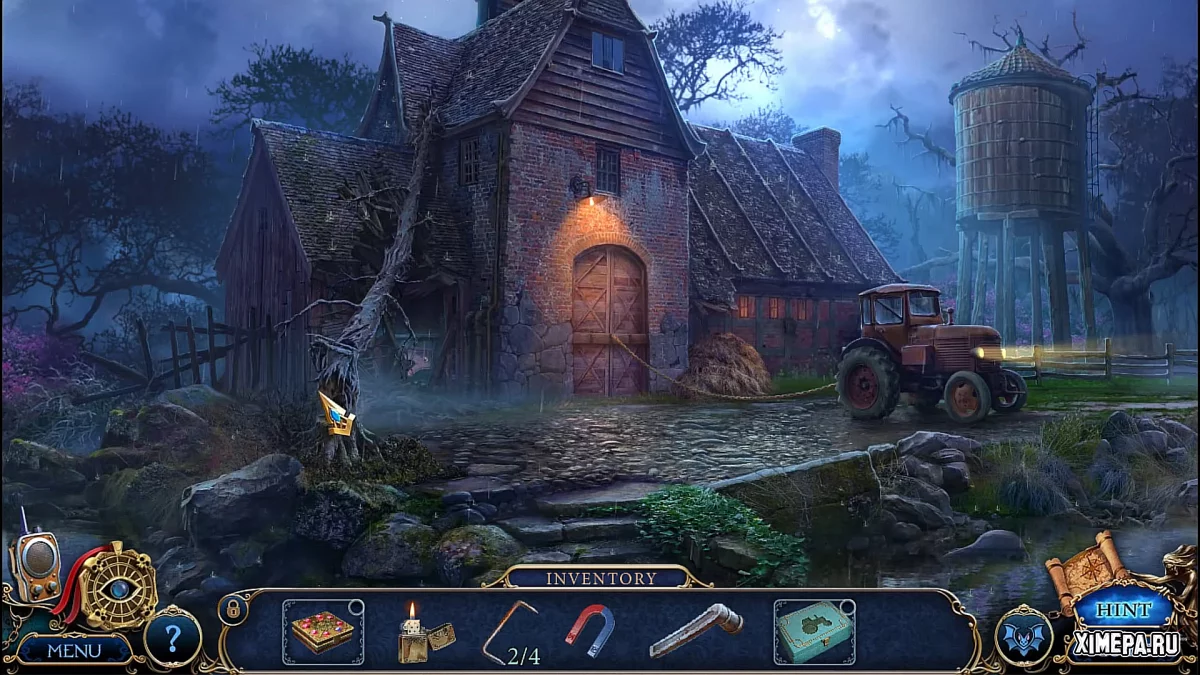Toggle the inventory padlock
This screenshot has height=675, width=1200.
[232, 608]
